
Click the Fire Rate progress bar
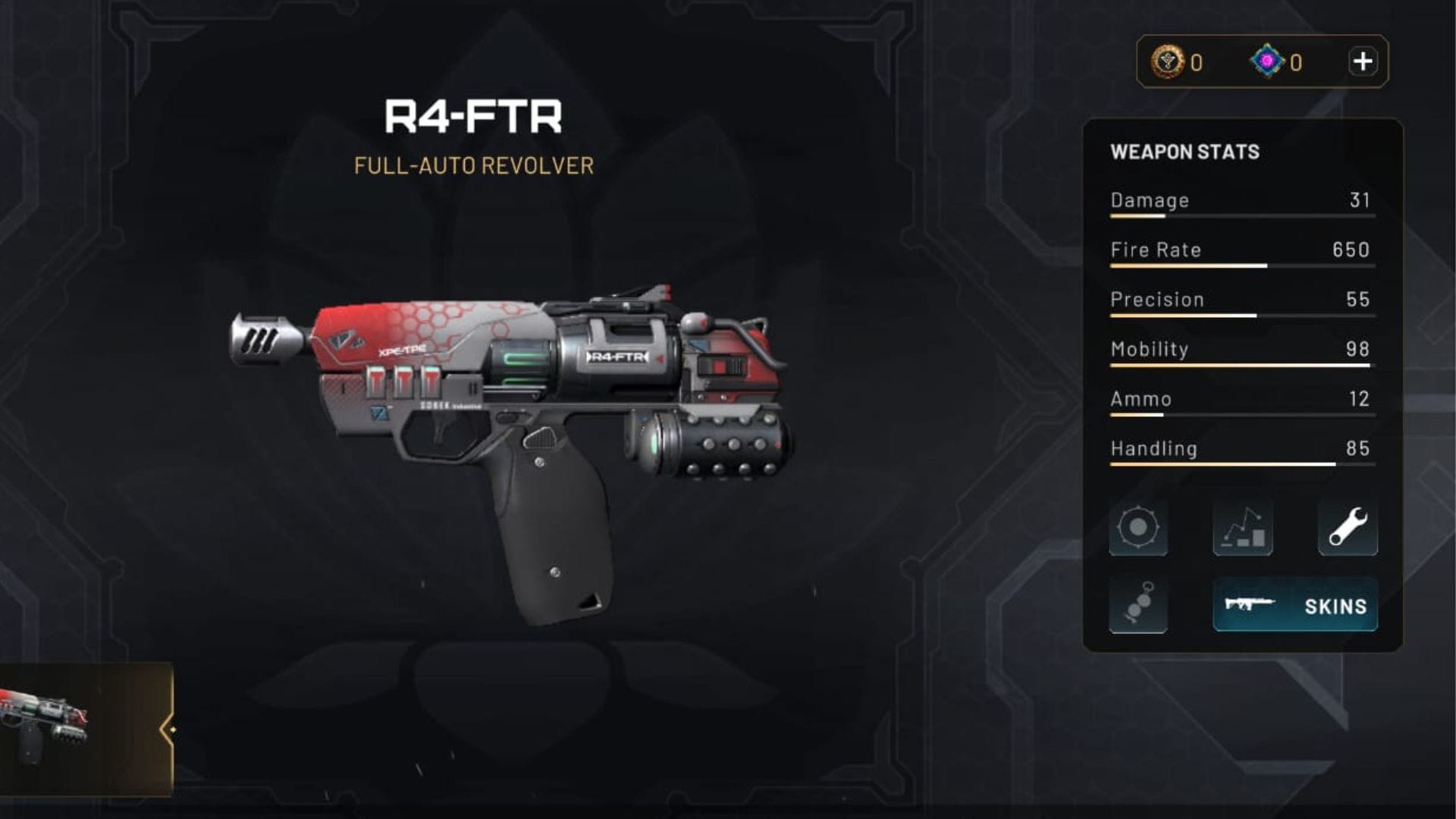[x=1241, y=266]
